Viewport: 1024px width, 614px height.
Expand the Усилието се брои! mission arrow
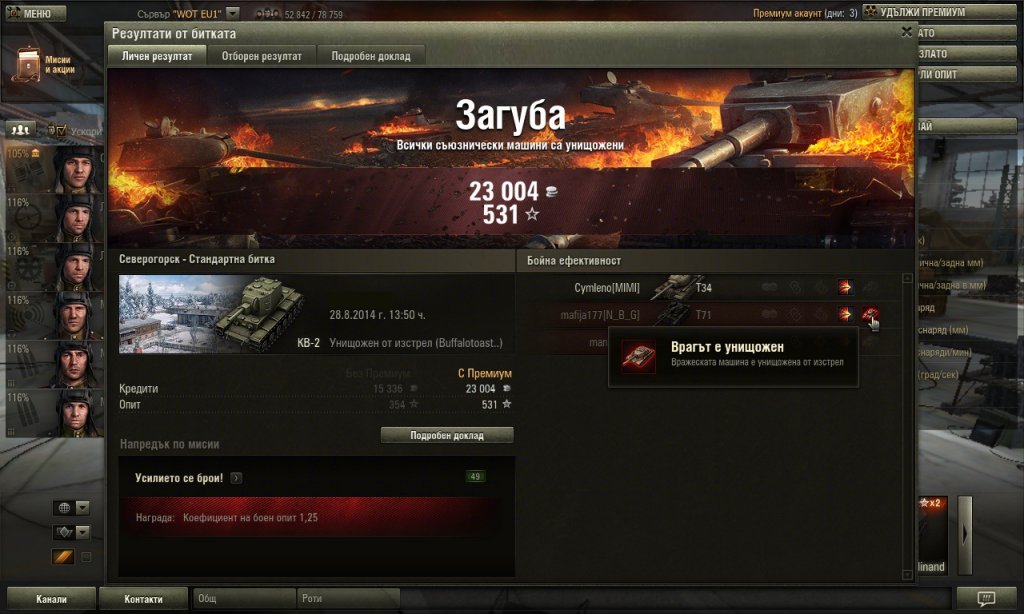(236, 478)
